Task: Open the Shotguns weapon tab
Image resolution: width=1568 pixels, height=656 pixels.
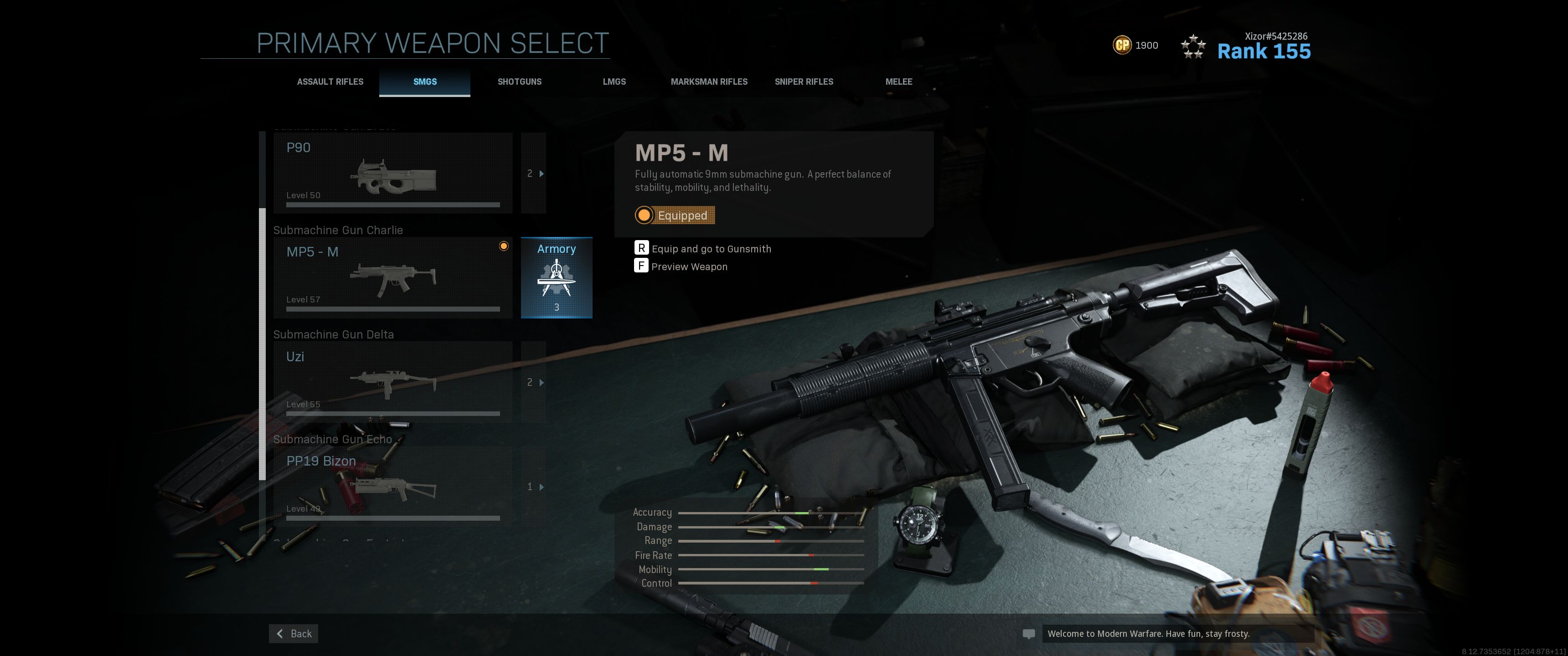Action: [x=519, y=82]
